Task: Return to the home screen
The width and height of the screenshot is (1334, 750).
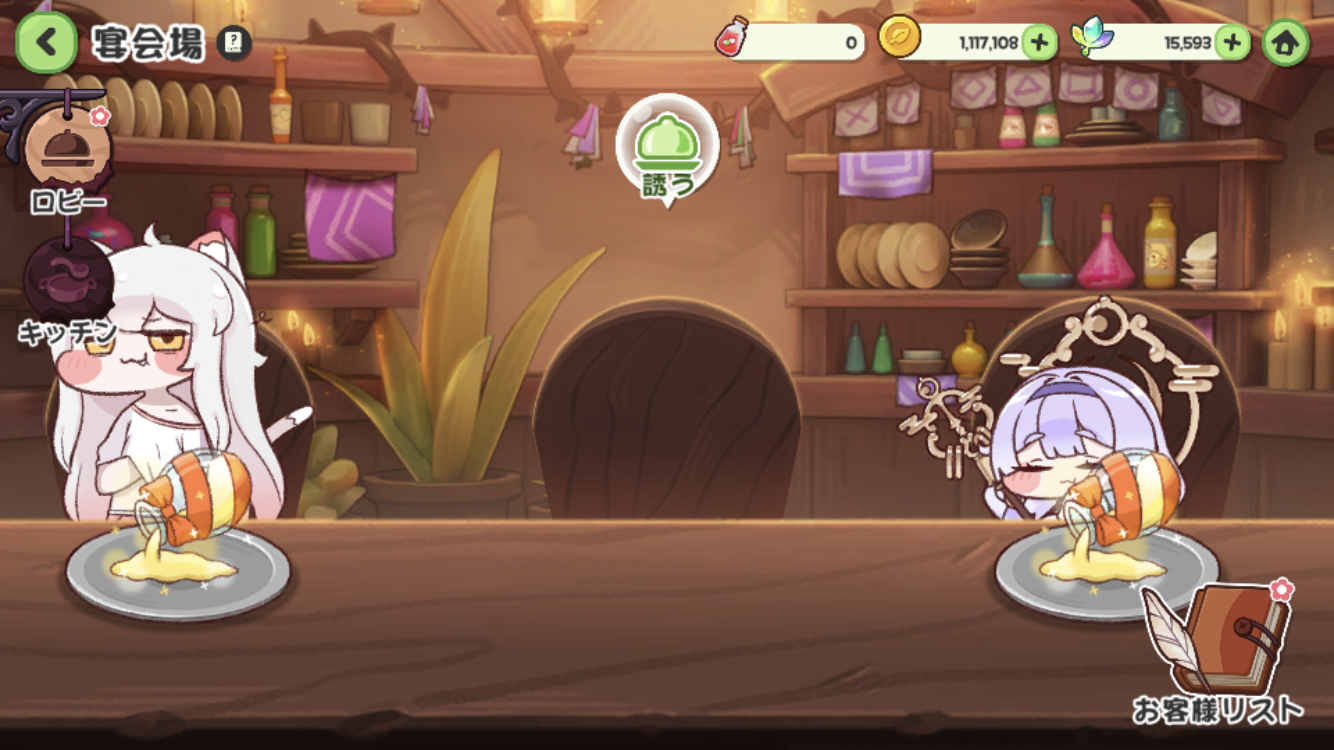Action: (x=1285, y=43)
